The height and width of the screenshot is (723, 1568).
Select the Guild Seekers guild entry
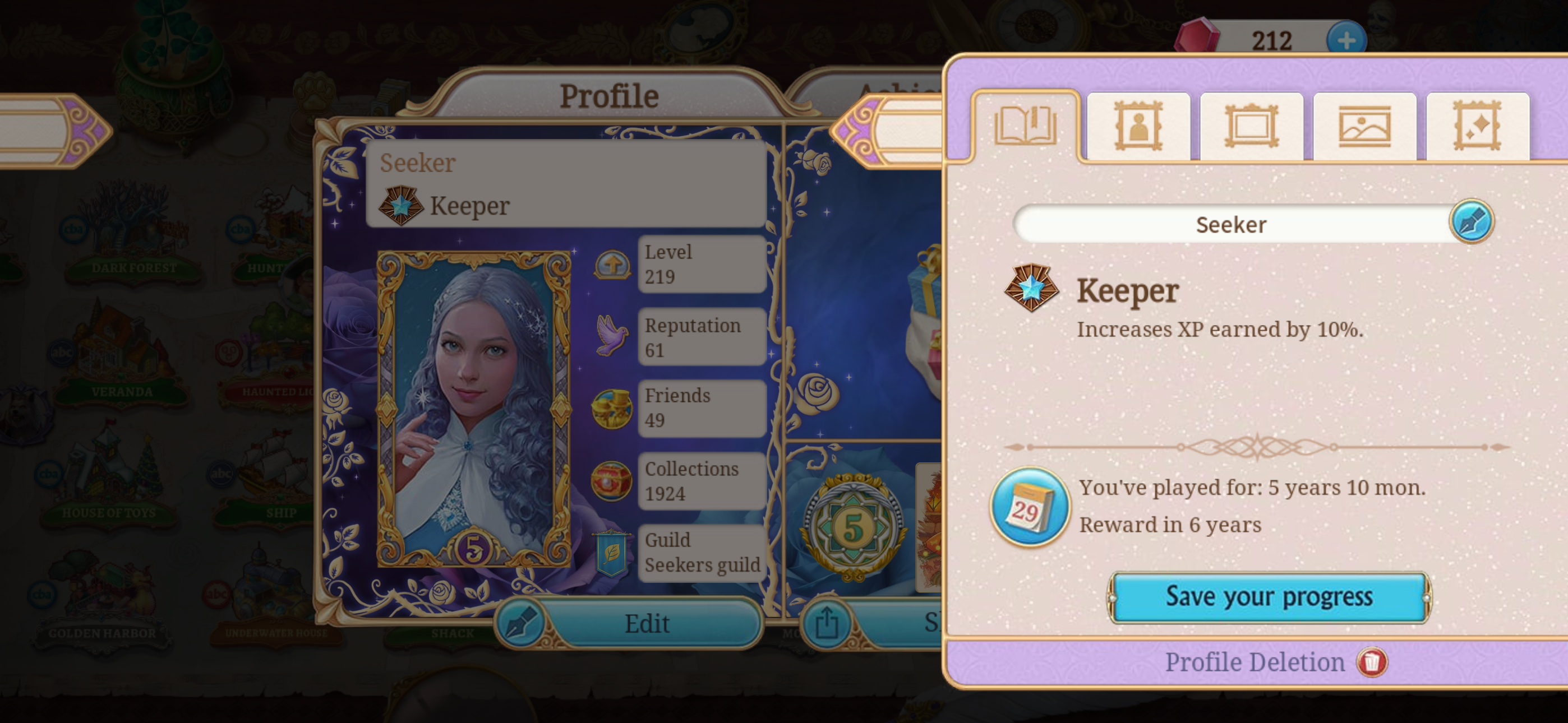701,553
